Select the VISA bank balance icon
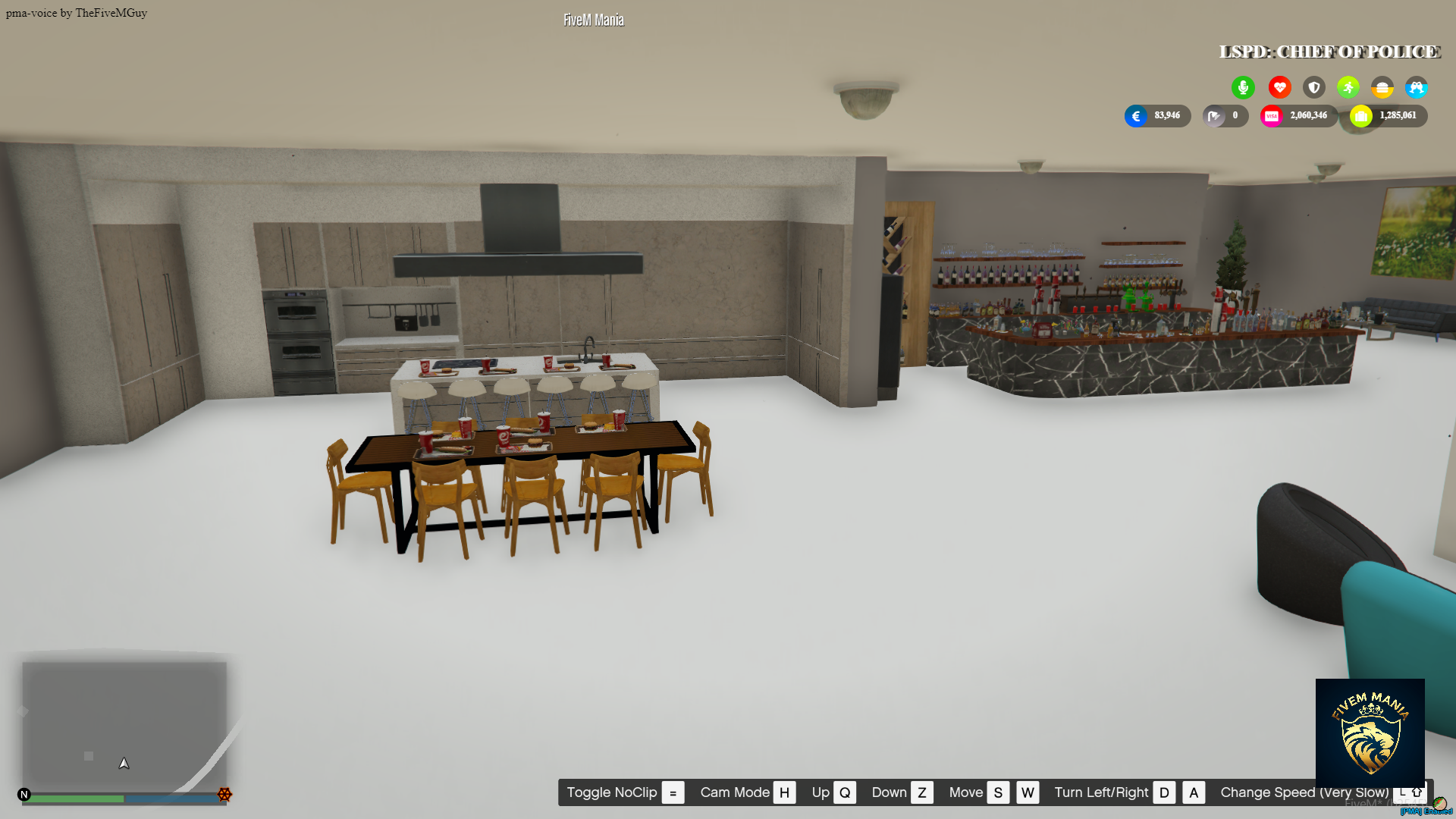This screenshot has width=1456, height=819. (1272, 115)
